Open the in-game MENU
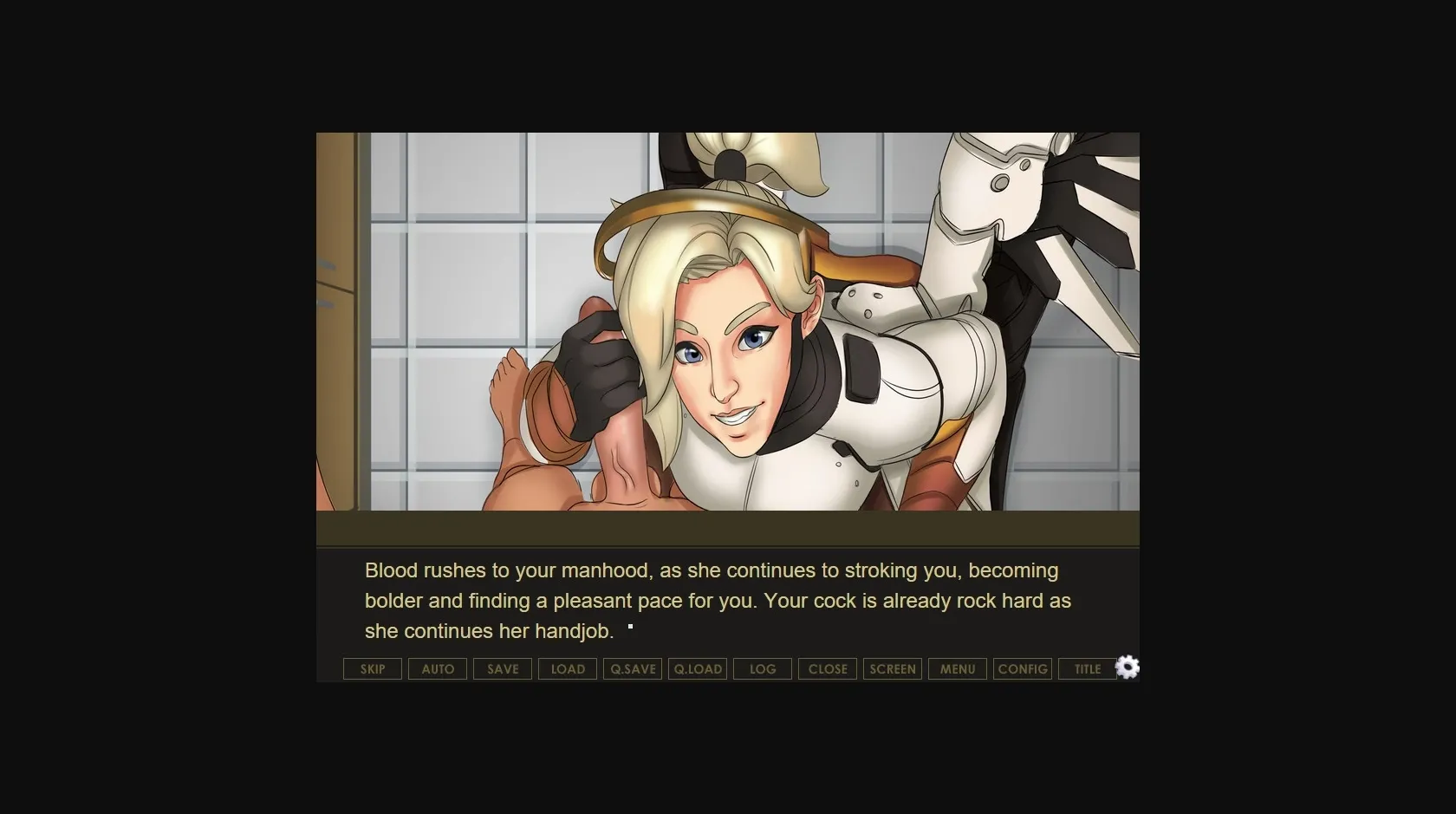1456x814 pixels. coord(957,668)
